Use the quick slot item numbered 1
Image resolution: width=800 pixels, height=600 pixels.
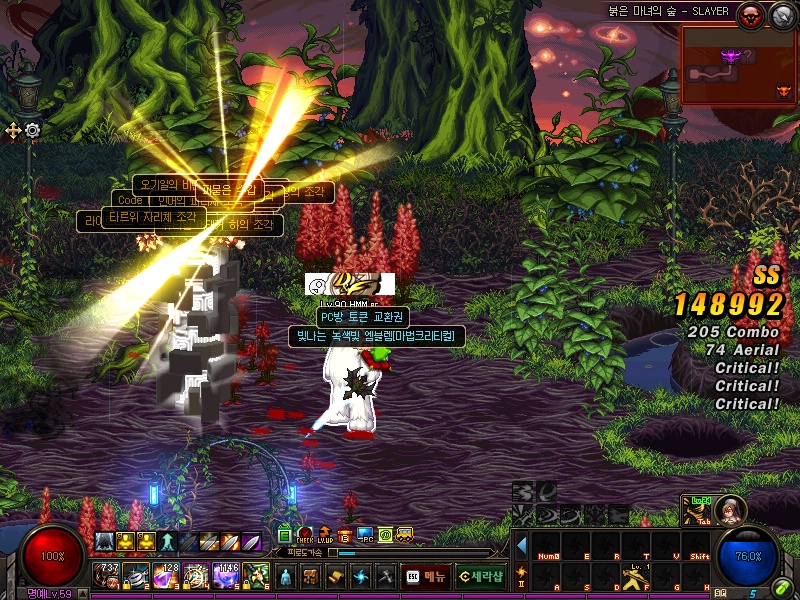pyautogui.click(x=108, y=575)
